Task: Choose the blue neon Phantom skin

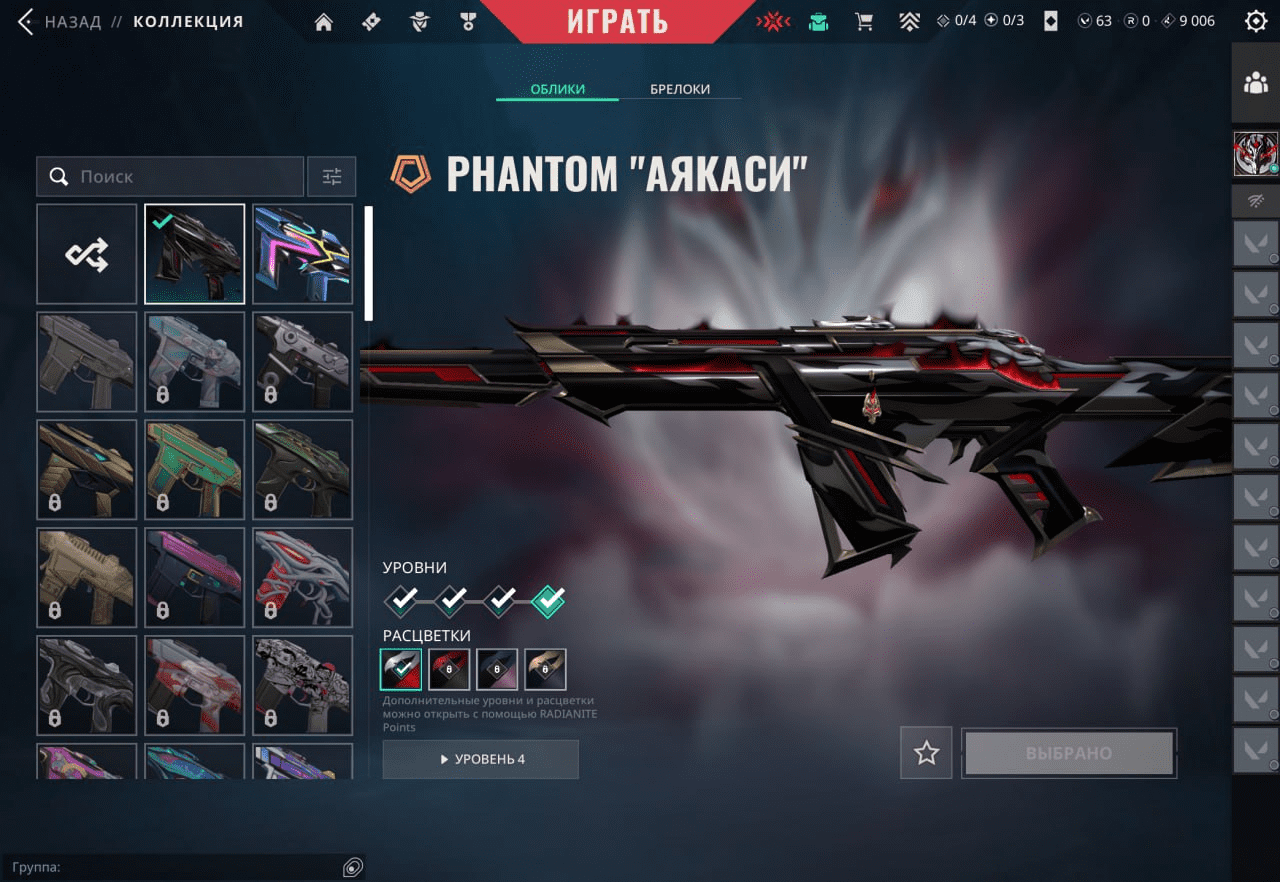Action: (303, 254)
